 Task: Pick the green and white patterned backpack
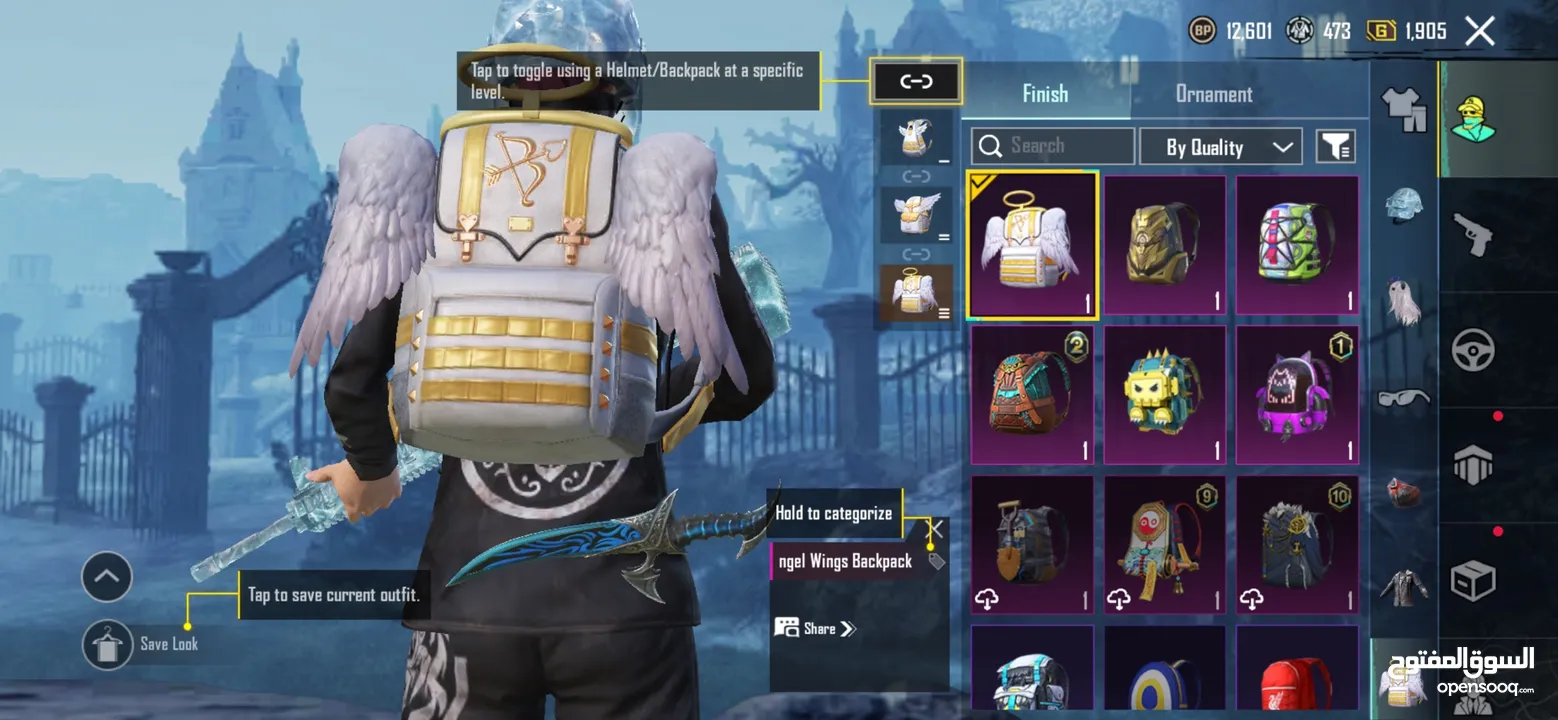pos(1297,245)
